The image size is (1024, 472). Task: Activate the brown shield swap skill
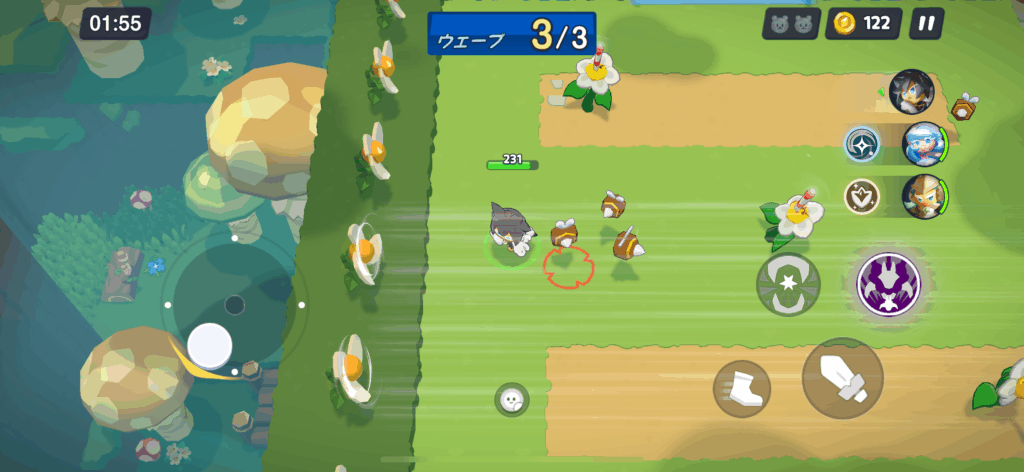click(x=861, y=196)
